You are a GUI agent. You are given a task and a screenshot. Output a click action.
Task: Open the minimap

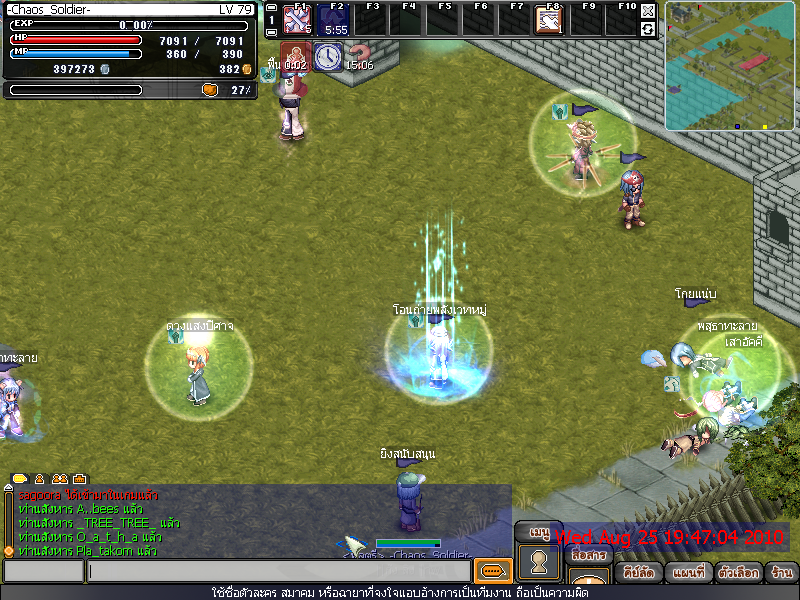pyautogui.click(x=729, y=66)
